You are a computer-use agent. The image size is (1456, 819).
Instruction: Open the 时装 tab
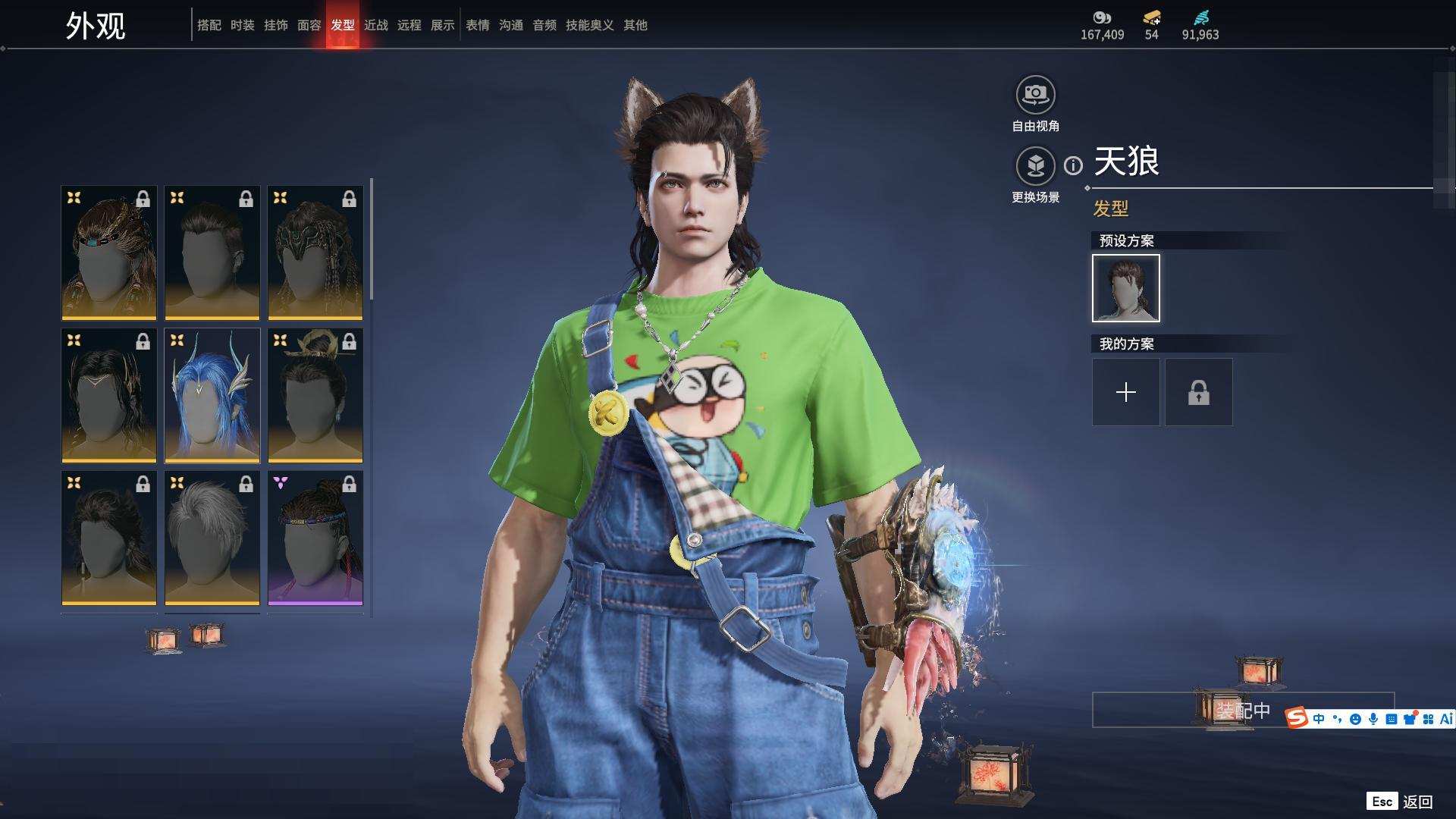point(242,25)
